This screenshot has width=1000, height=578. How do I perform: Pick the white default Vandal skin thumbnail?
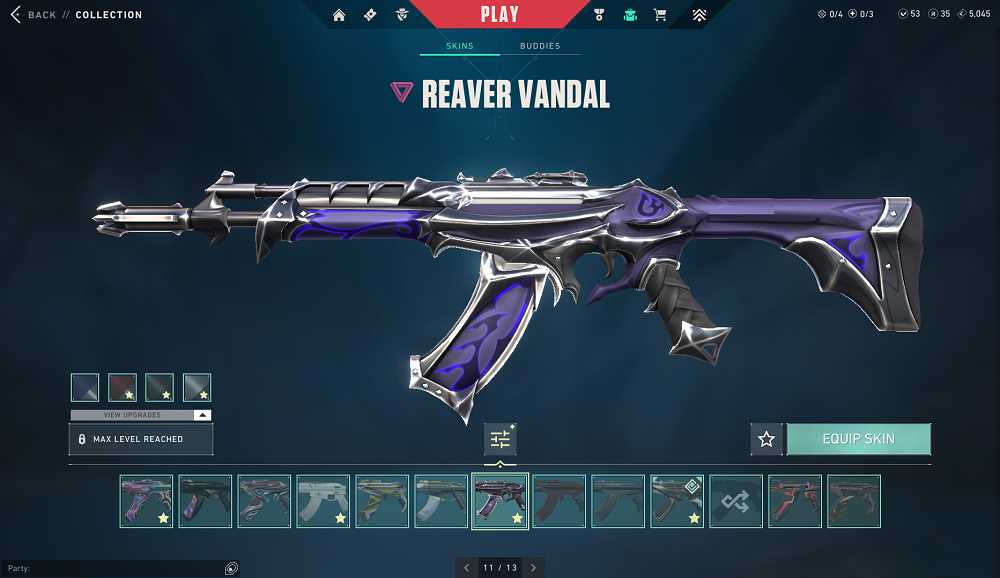point(323,501)
